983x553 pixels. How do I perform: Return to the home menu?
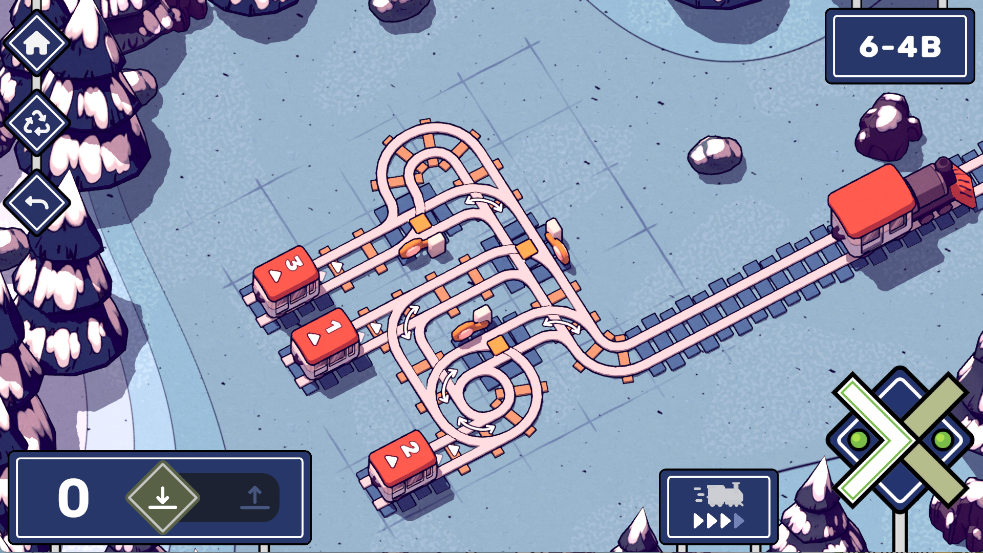pos(37,43)
